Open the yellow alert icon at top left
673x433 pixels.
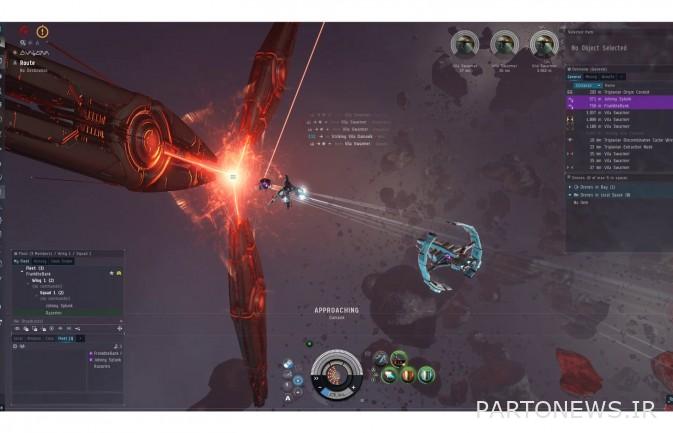[43, 31]
